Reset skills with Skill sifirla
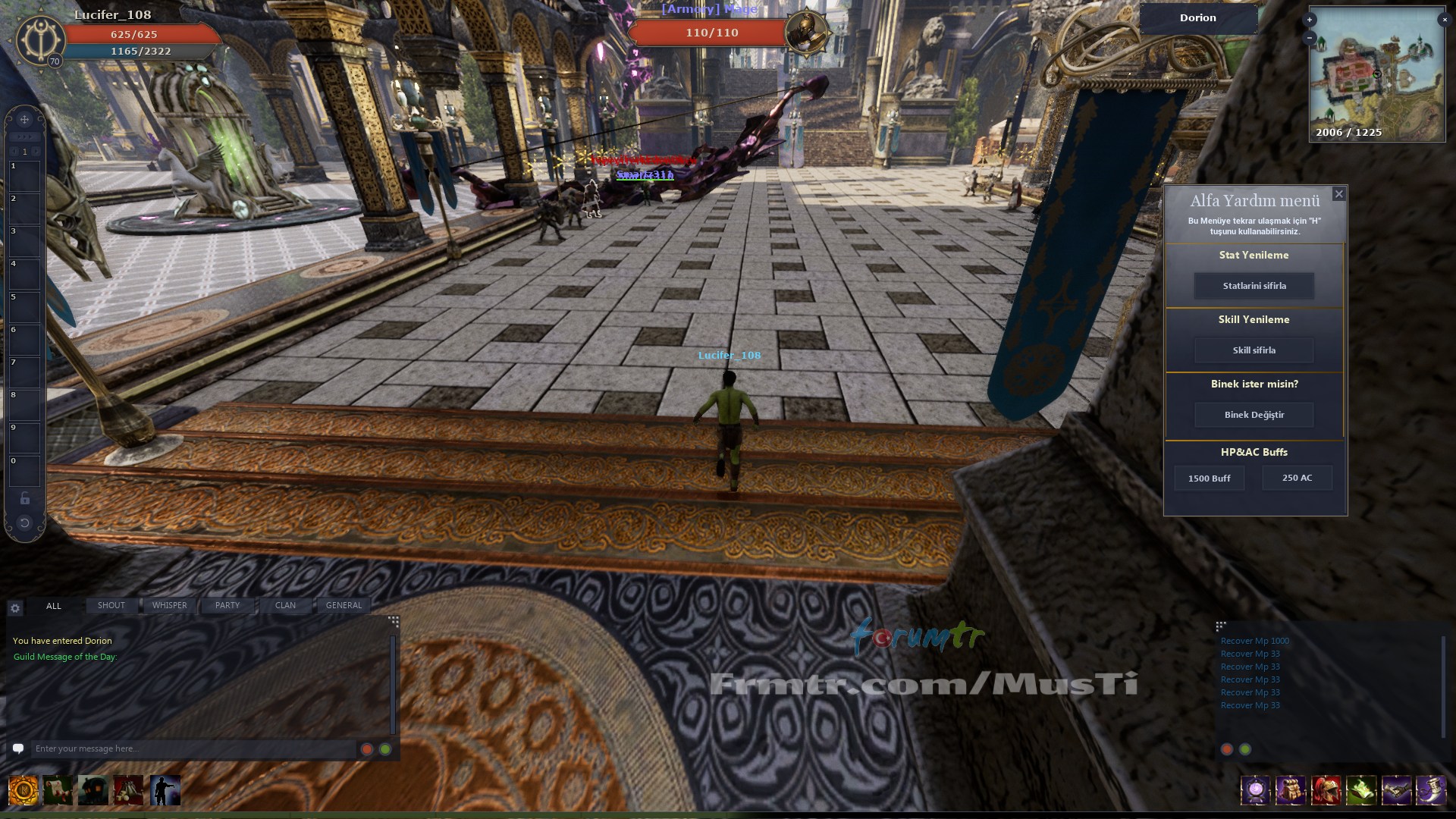Viewport: 1456px width, 819px height. [1254, 350]
